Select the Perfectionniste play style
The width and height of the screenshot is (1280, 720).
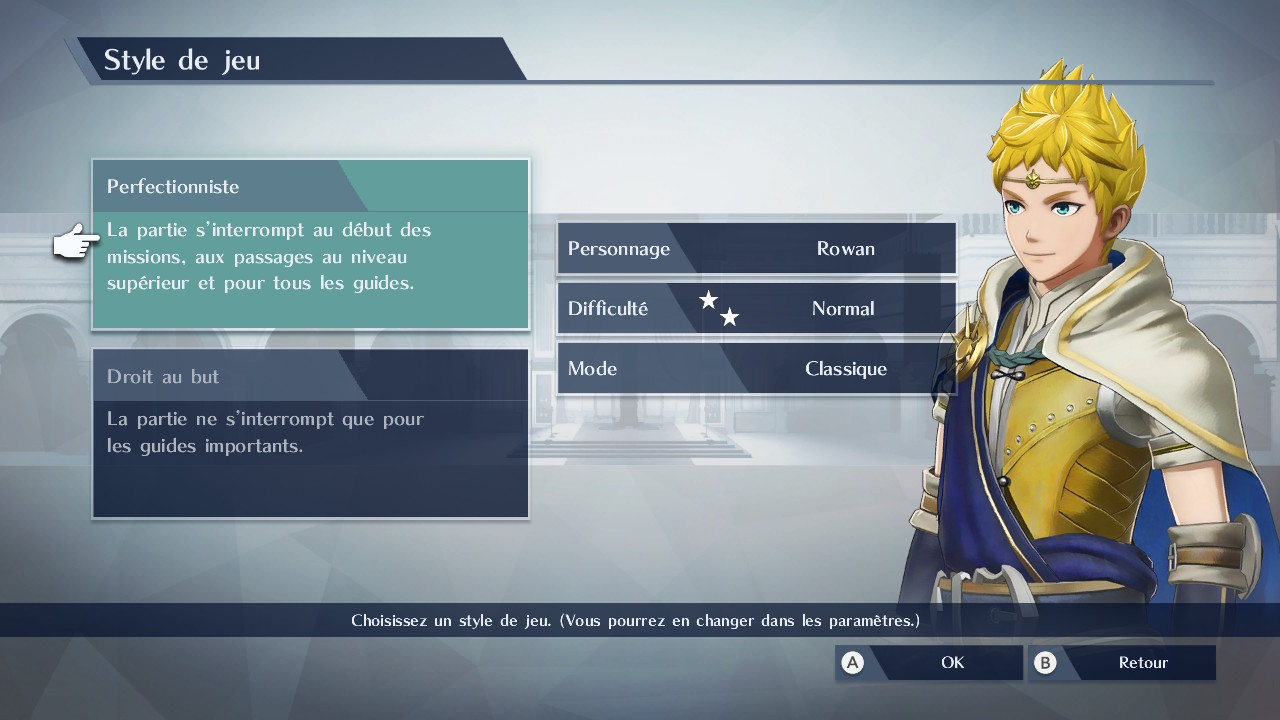(x=310, y=244)
